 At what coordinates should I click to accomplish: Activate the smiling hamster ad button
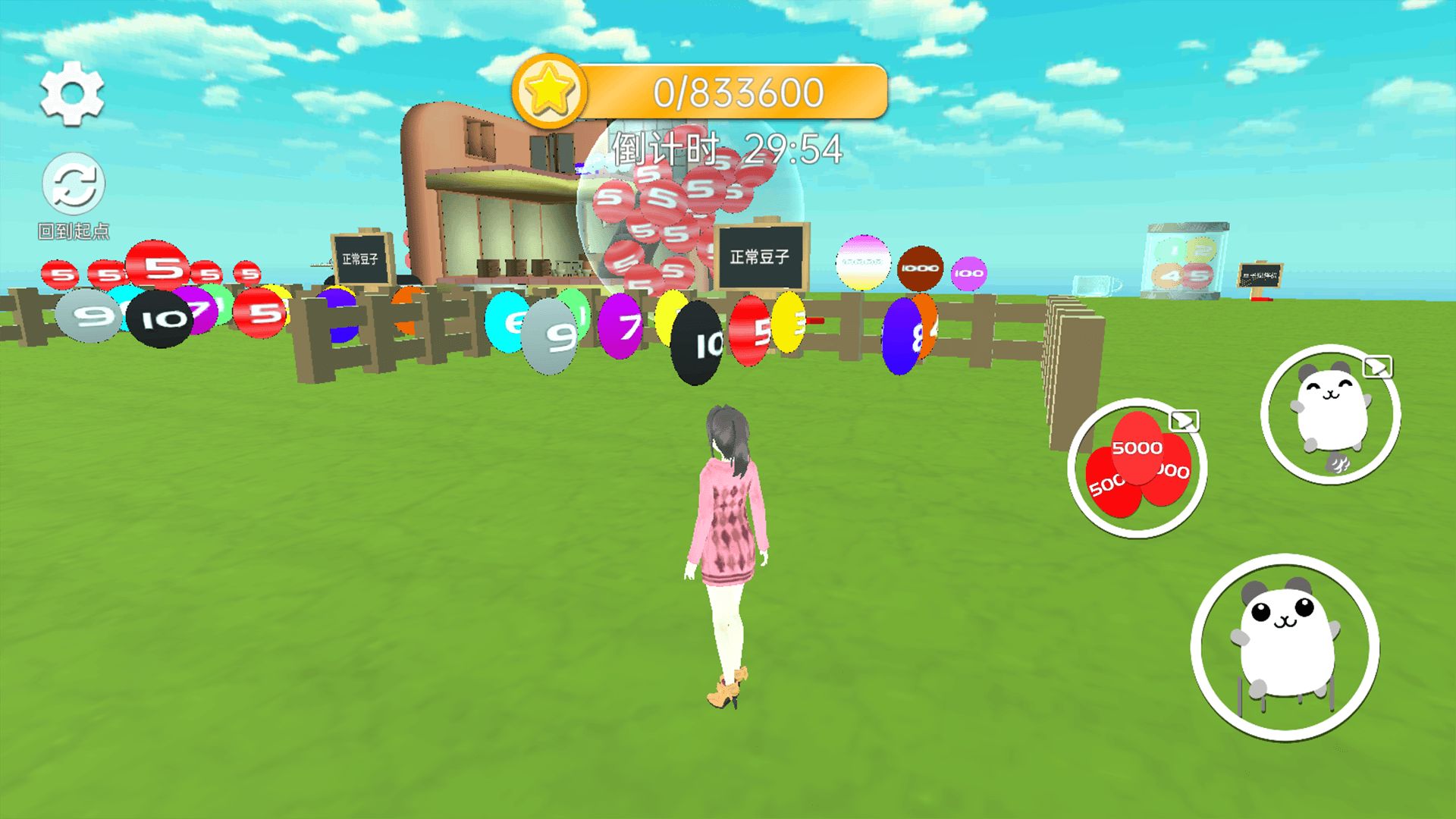point(1330,415)
